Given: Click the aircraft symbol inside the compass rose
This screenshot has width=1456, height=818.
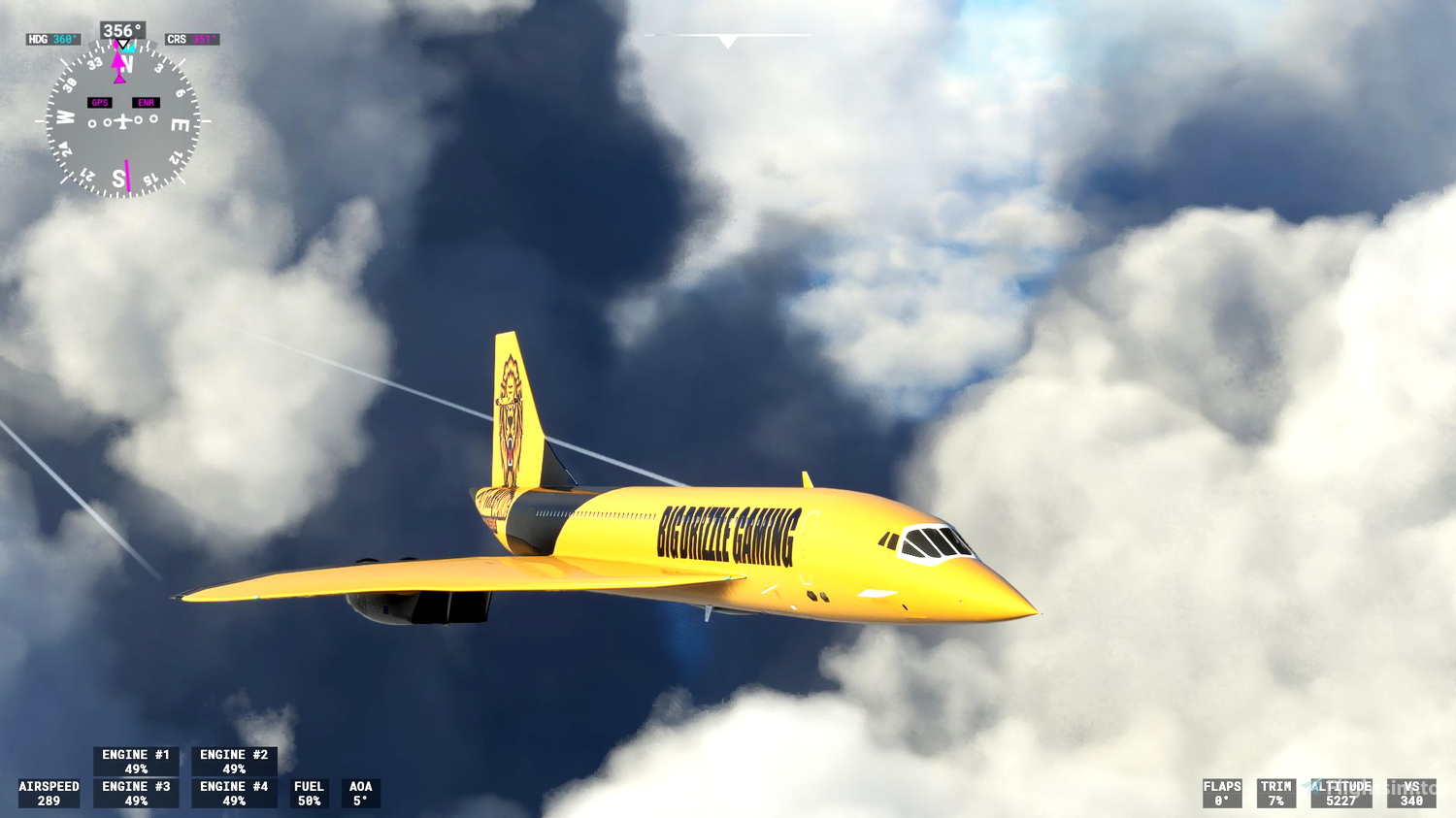Looking at the screenshot, I should pyautogui.click(x=122, y=121).
